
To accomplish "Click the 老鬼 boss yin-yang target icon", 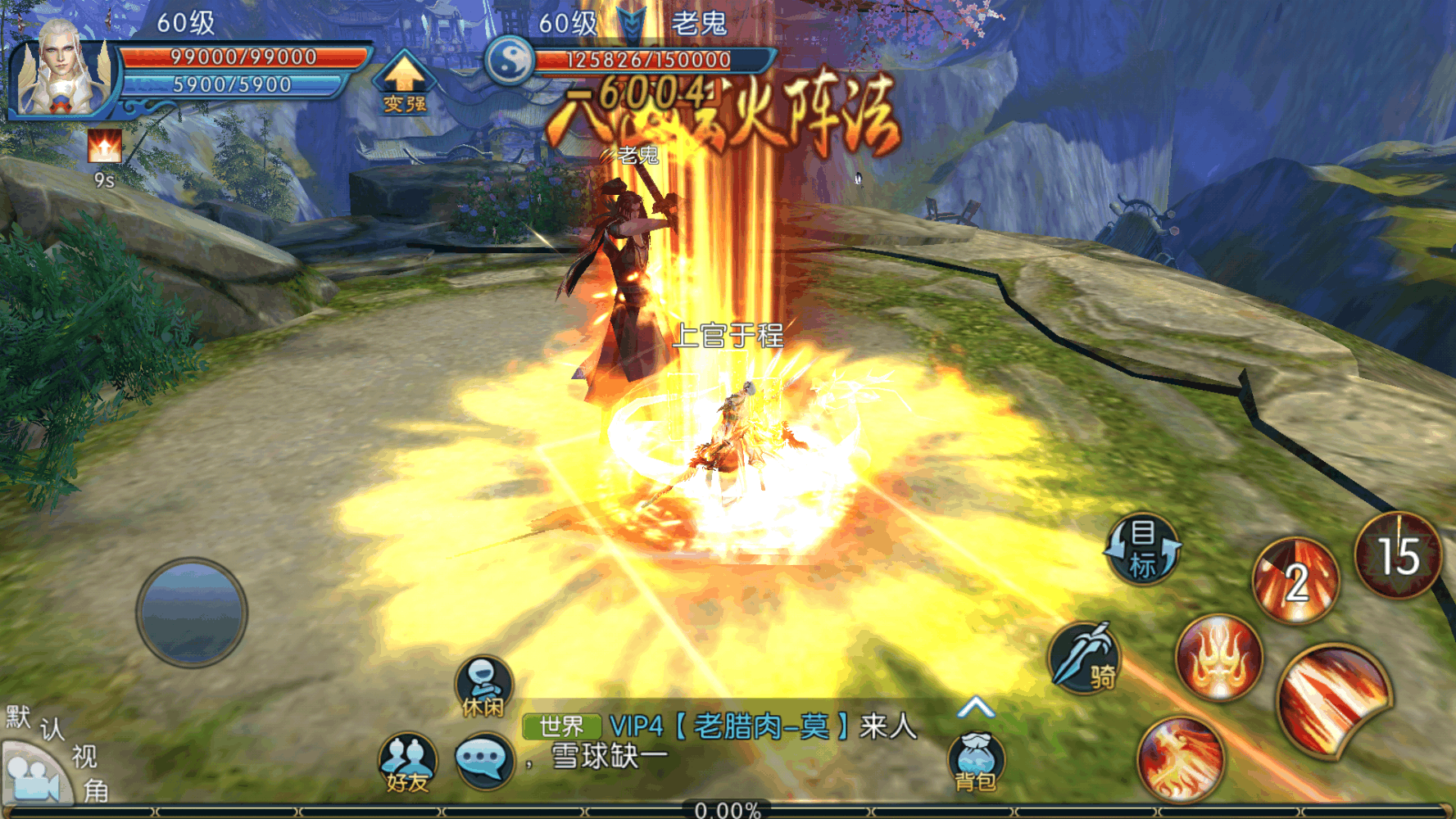I will [x=510, y=60].
